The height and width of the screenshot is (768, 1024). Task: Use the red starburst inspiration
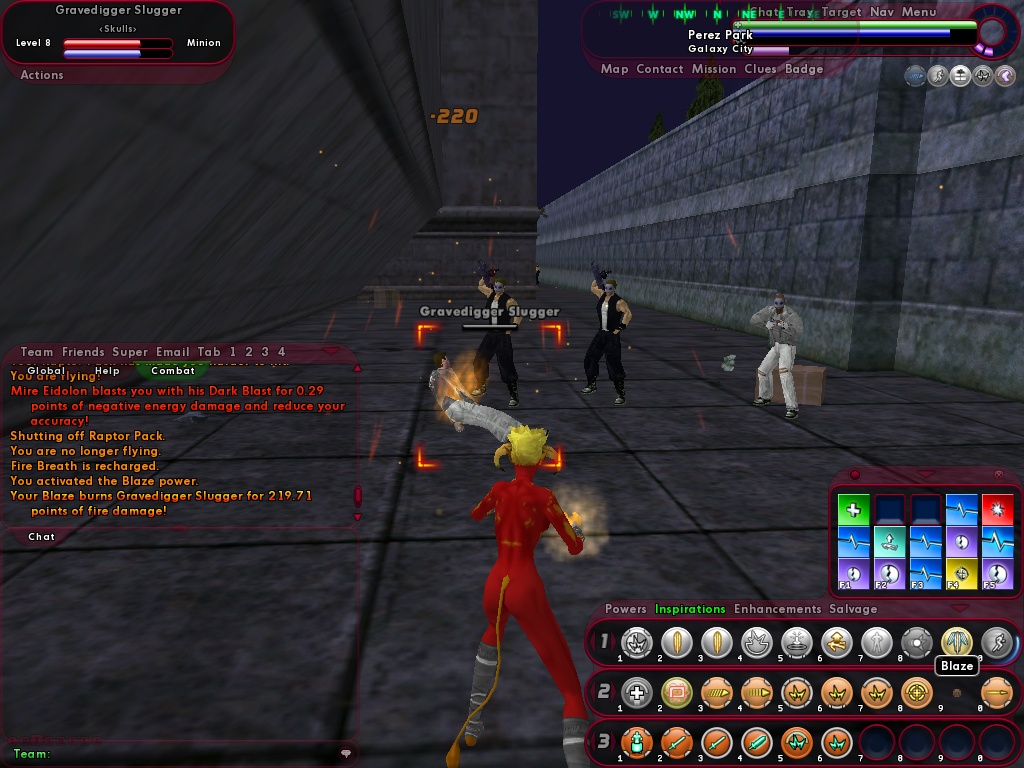pos(997,510)
